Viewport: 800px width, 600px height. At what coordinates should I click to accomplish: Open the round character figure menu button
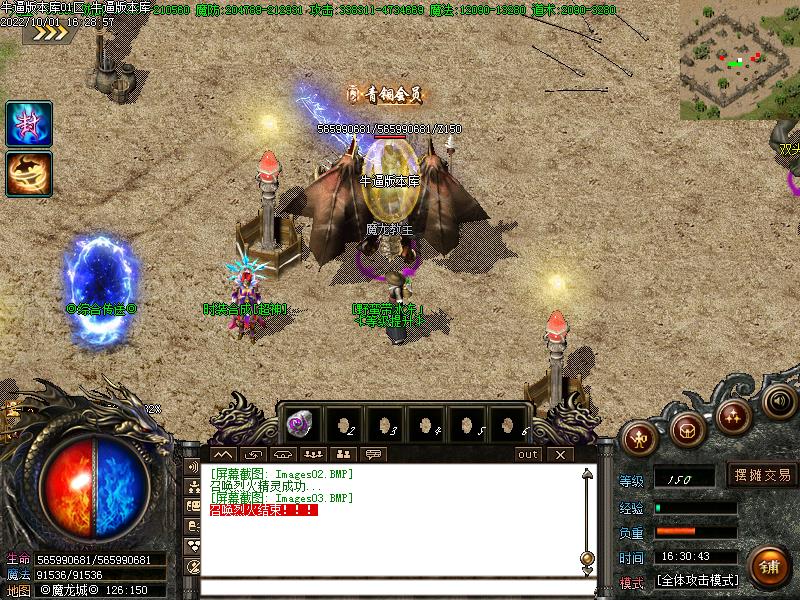639,437
